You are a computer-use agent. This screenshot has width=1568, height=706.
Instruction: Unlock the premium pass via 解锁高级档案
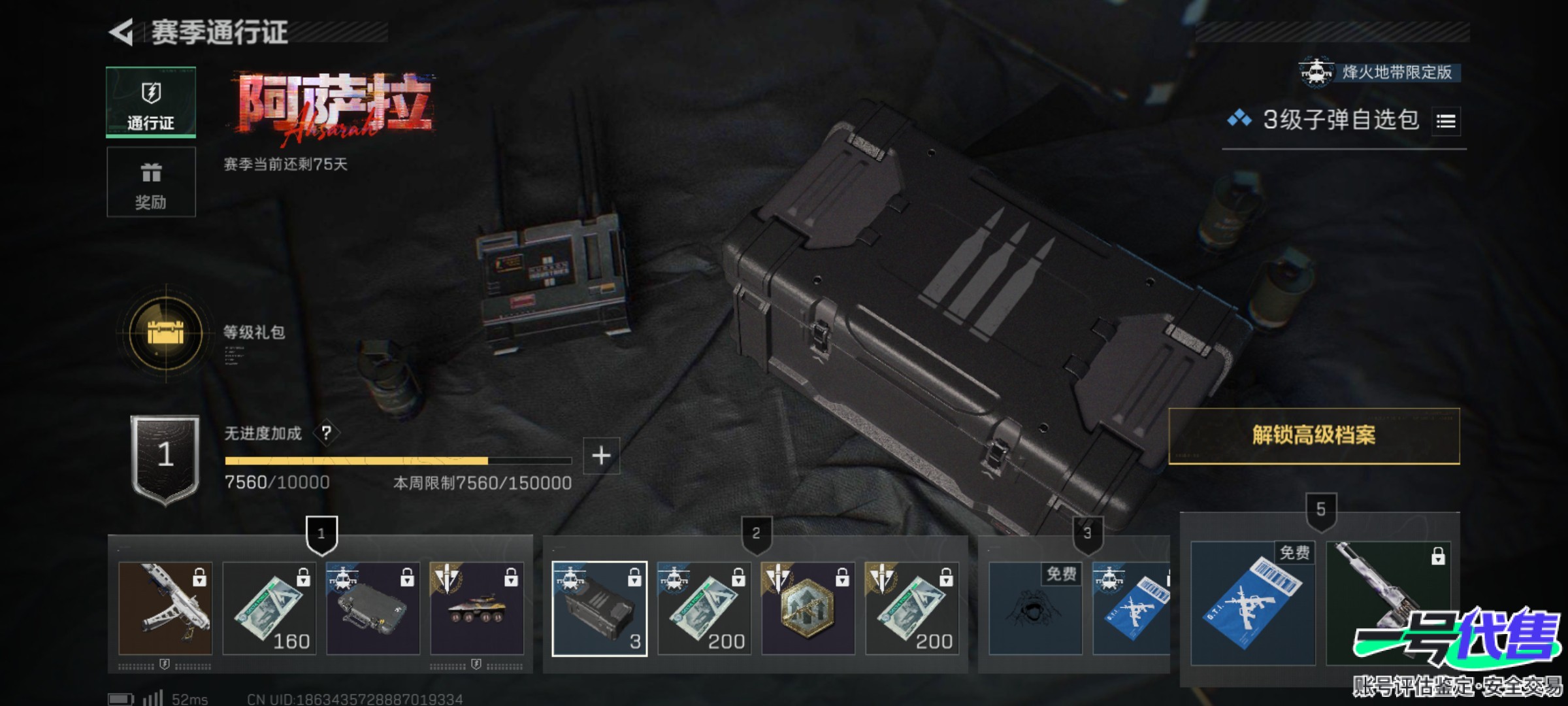[1314, 435]
